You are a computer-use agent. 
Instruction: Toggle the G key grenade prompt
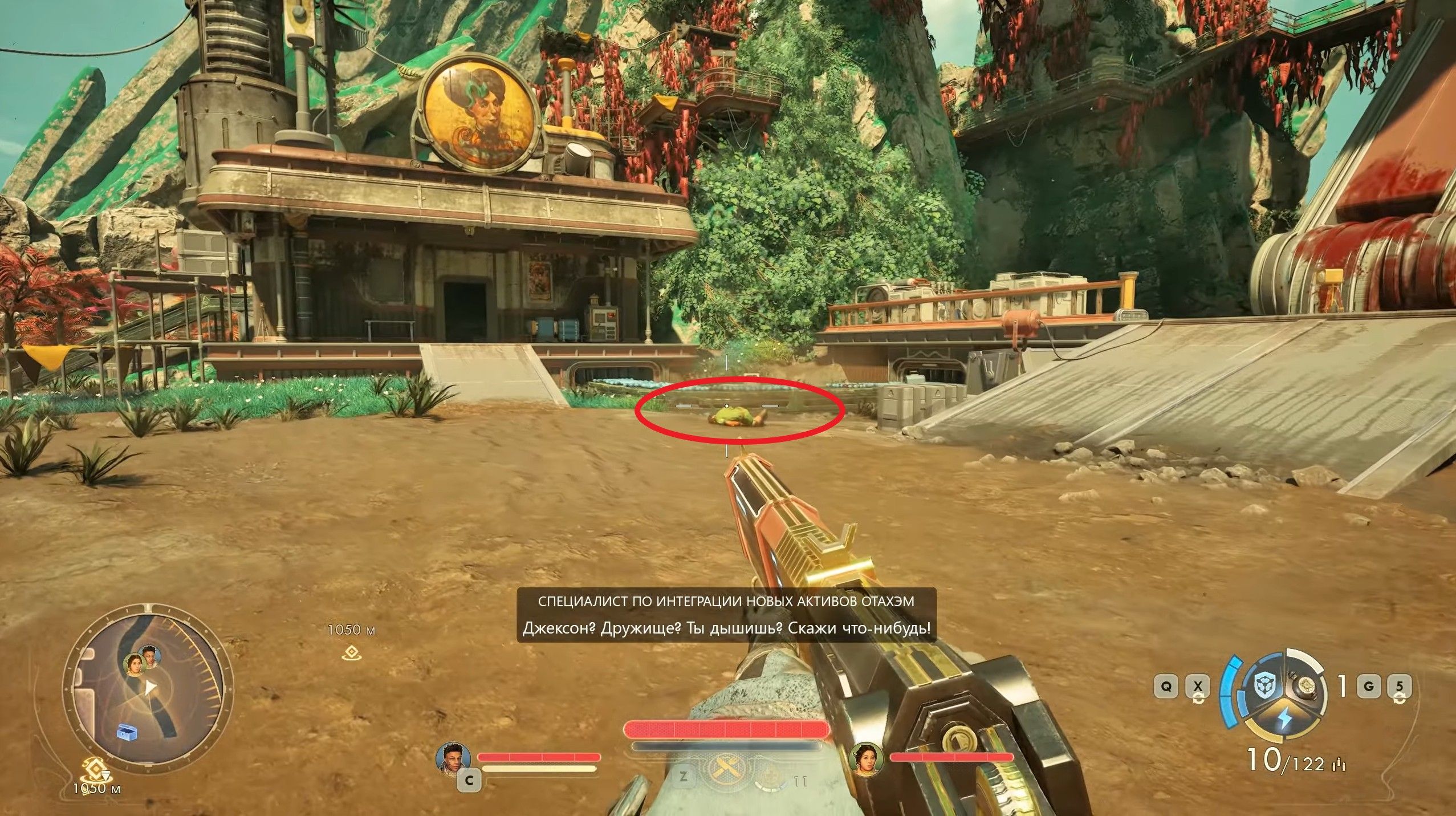point(1368,687)
